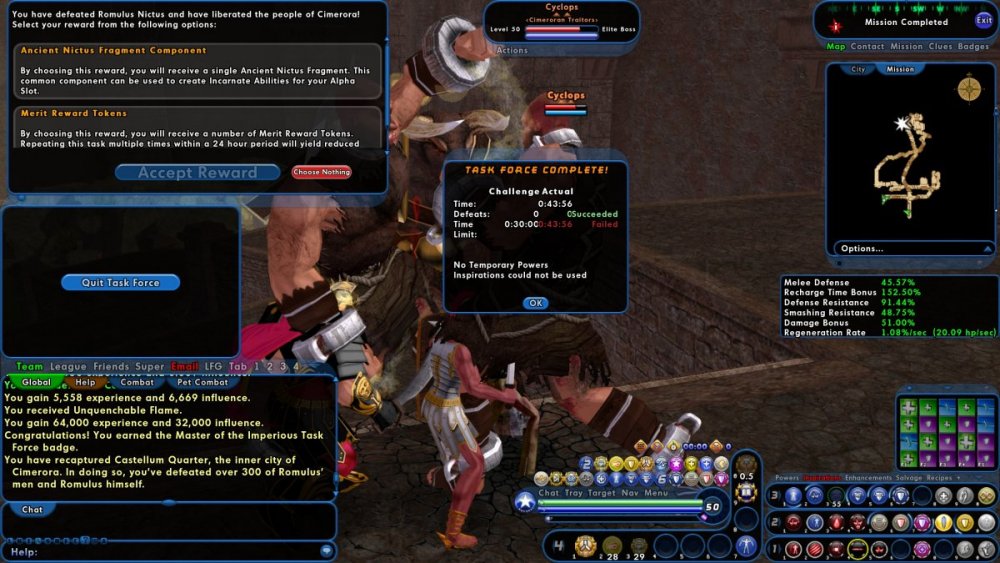Open the Actions menu under the Cyclops target
The image size is (1000, 563).
[x=512, y=50]
